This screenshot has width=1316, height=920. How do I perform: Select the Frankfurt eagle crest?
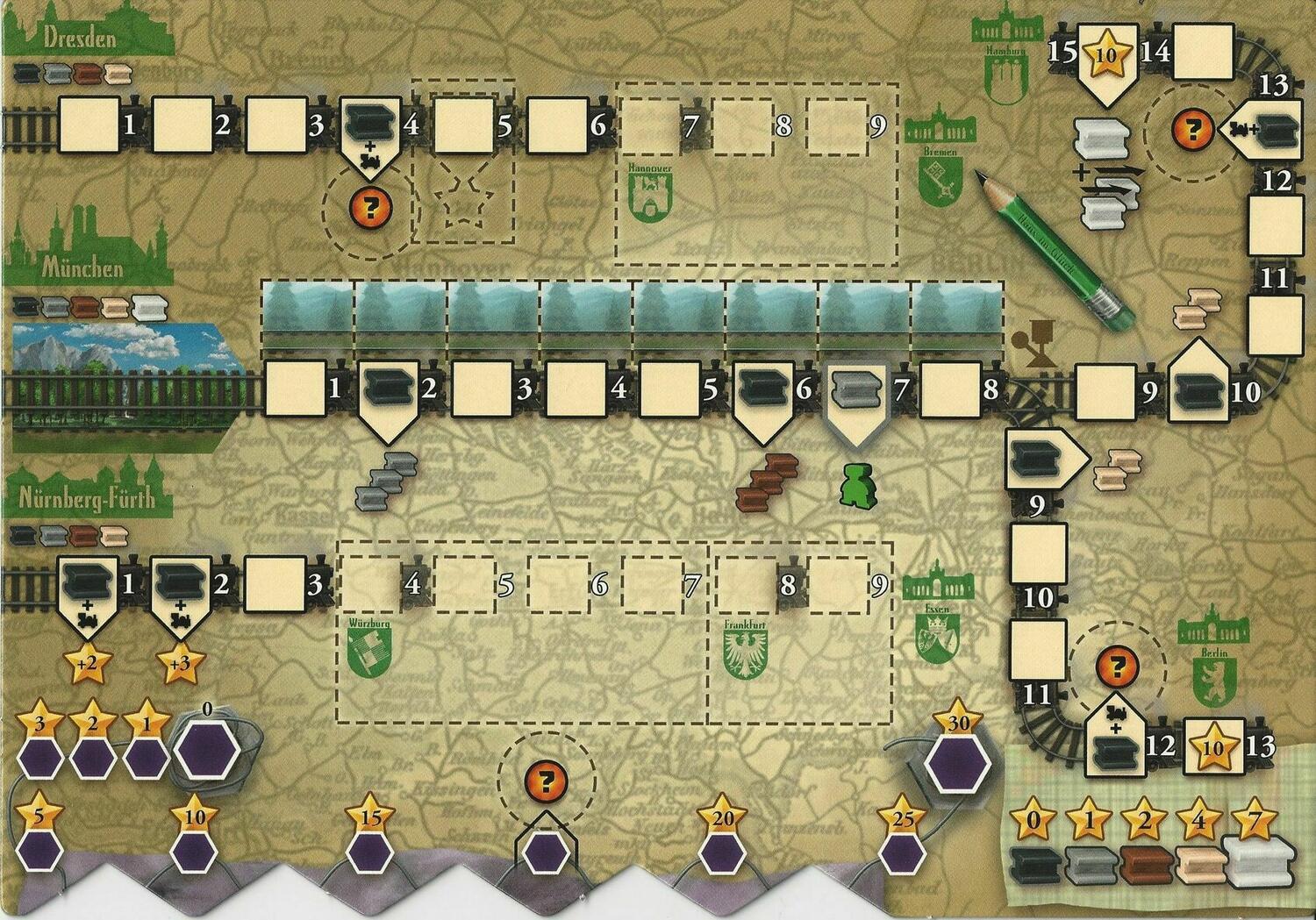coord(742,657)
